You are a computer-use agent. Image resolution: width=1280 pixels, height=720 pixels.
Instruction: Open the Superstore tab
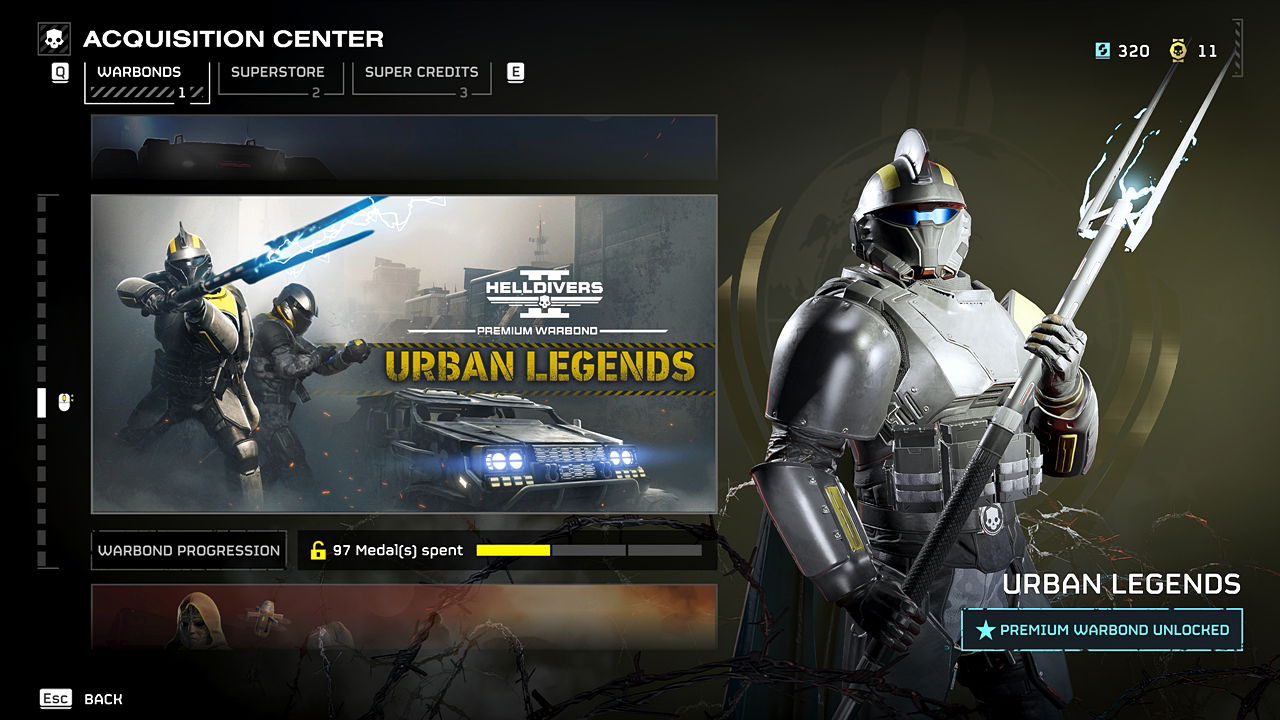click(280, 78)
